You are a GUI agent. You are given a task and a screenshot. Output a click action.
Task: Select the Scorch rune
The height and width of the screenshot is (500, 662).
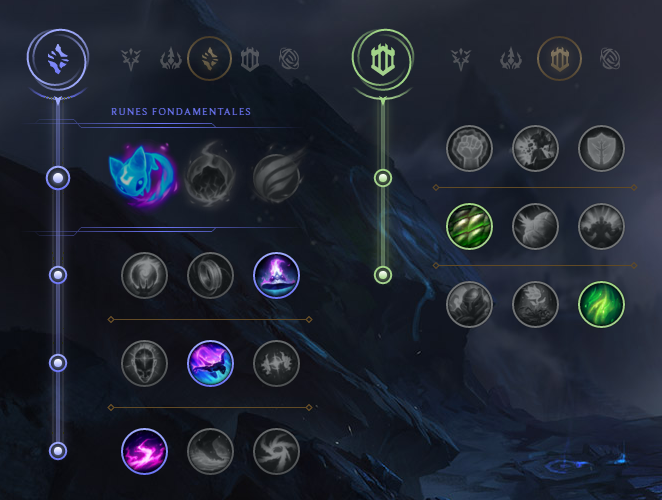144,451
